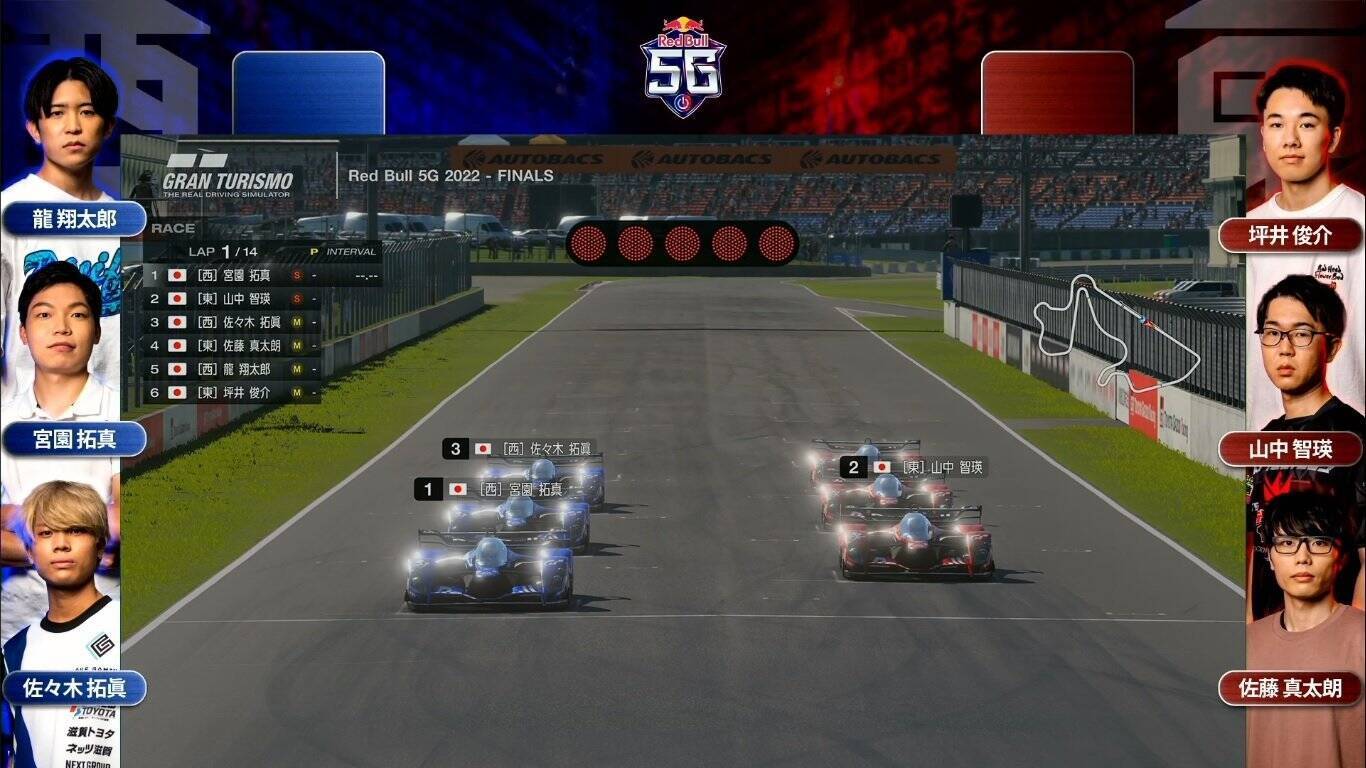Click the 坪井 俊介 player cam nameplate

(1290, 236)
